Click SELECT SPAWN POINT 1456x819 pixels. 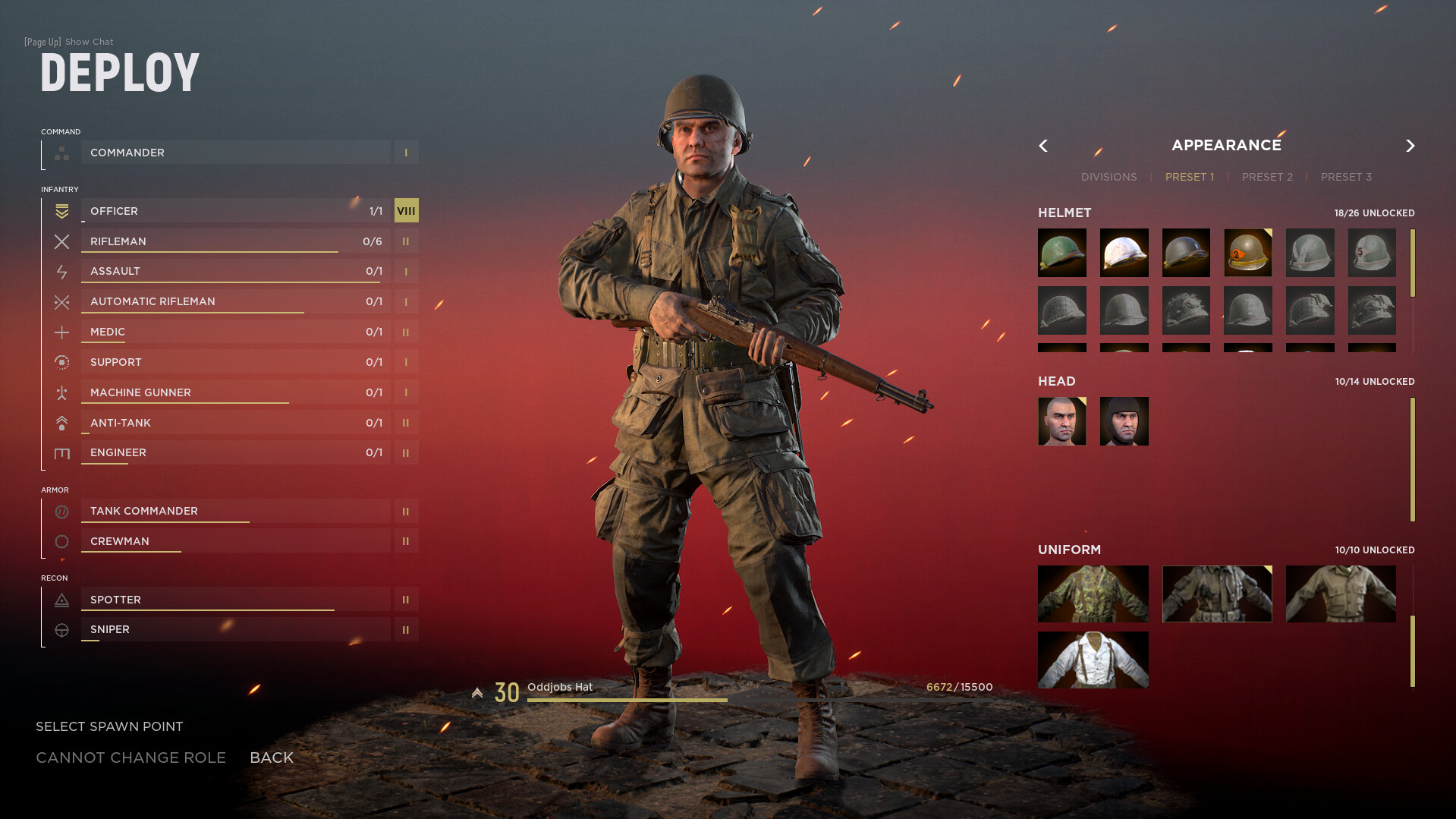point(108,726)
